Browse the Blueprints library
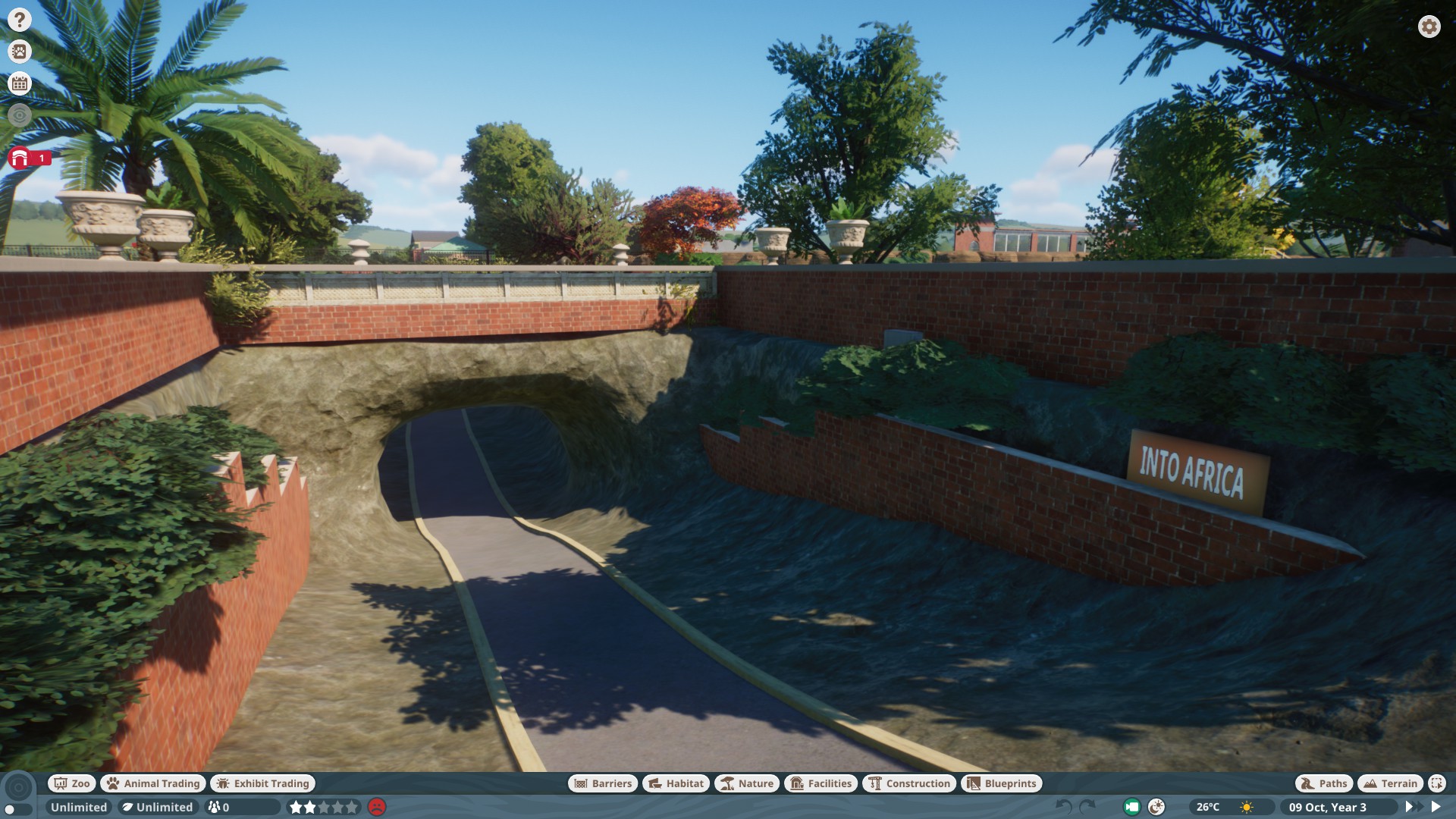 (1001, 783)
